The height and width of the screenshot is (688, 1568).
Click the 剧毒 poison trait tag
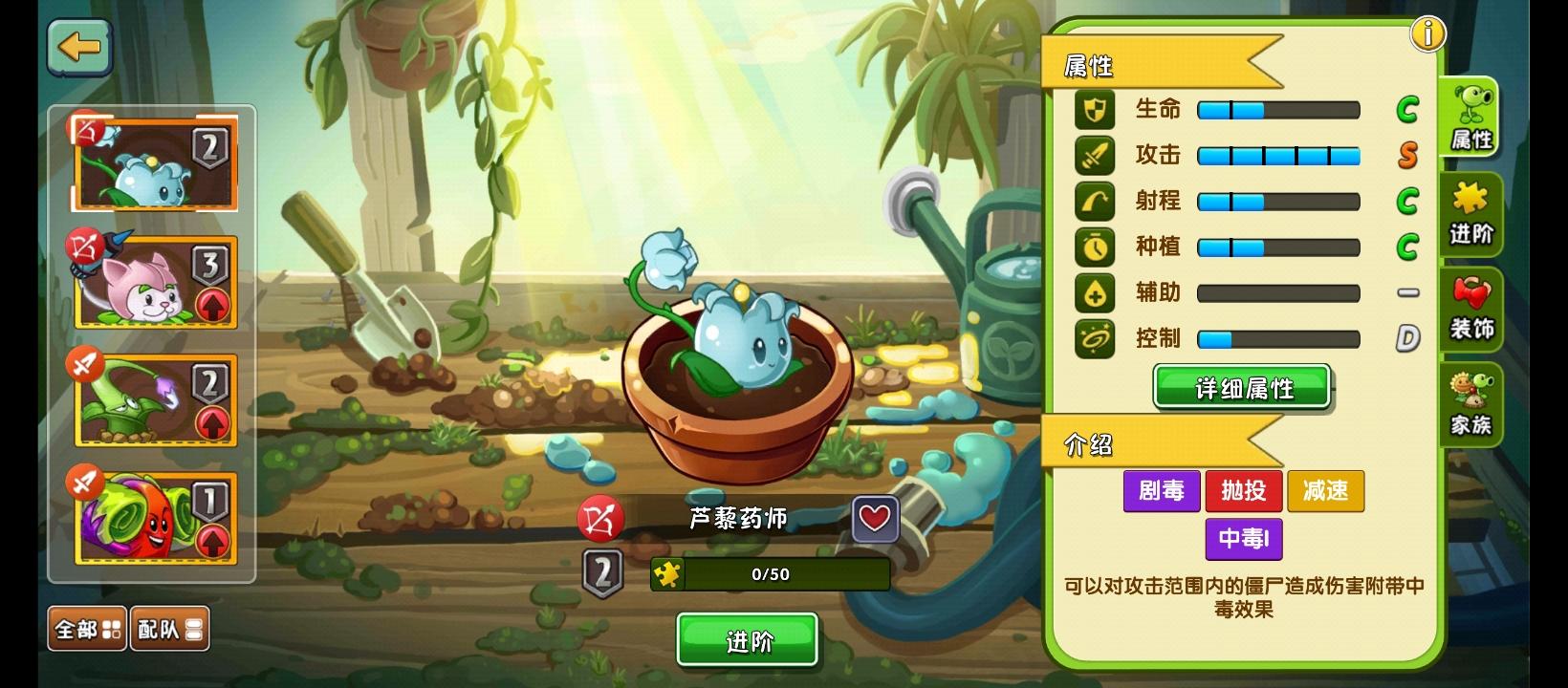pyautogui.click(x=1162, y=491)
